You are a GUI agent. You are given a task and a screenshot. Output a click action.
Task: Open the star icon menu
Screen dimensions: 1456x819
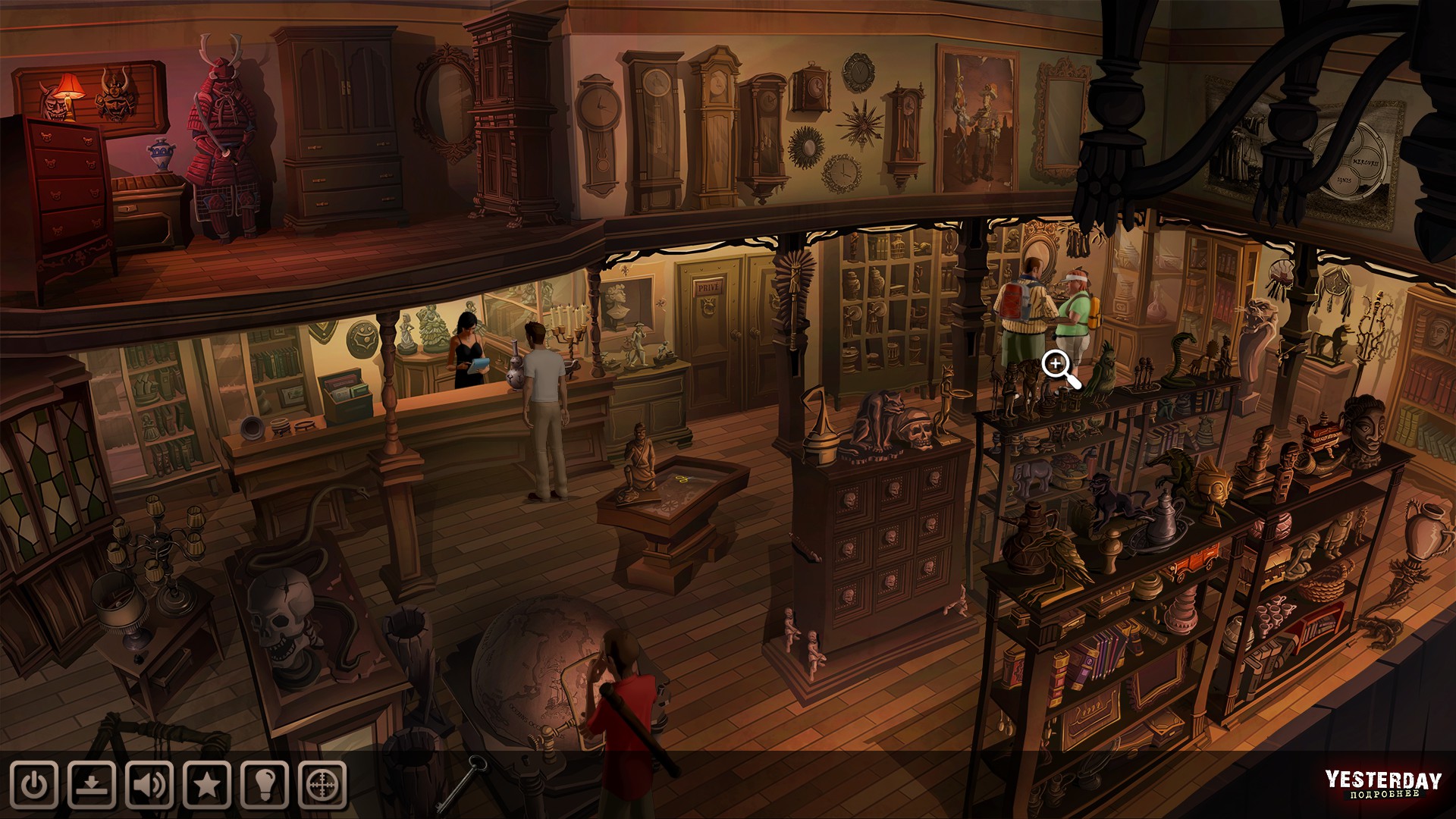(x=207, y=785)
